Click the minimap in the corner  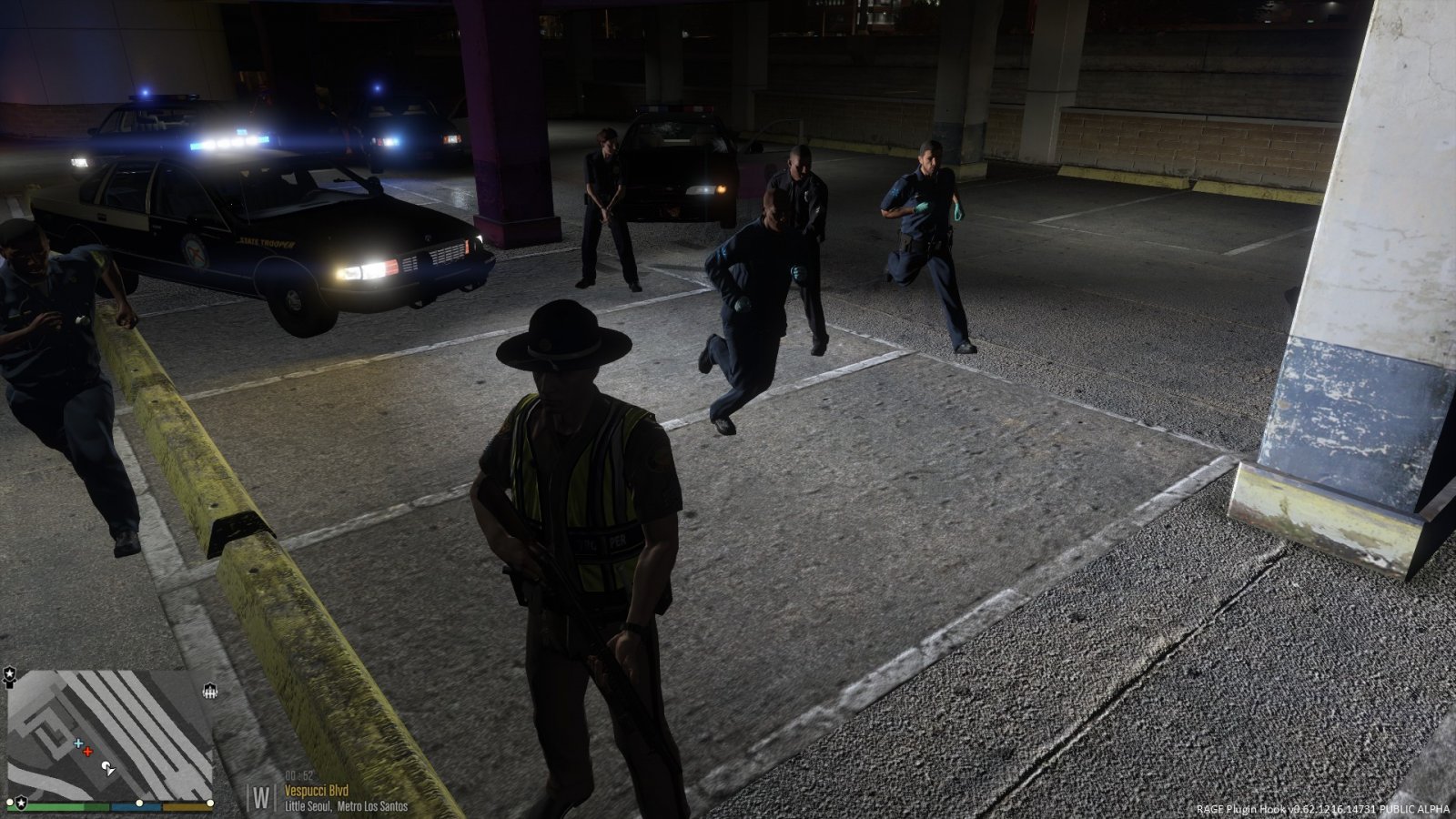(109, 733)
